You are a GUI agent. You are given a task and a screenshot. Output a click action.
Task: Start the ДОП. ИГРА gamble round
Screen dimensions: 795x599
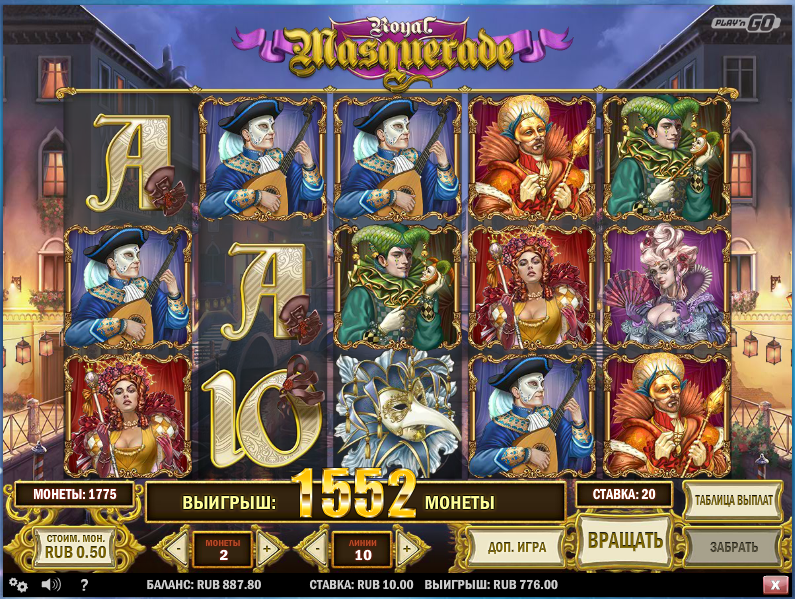(x=515, y=547)
